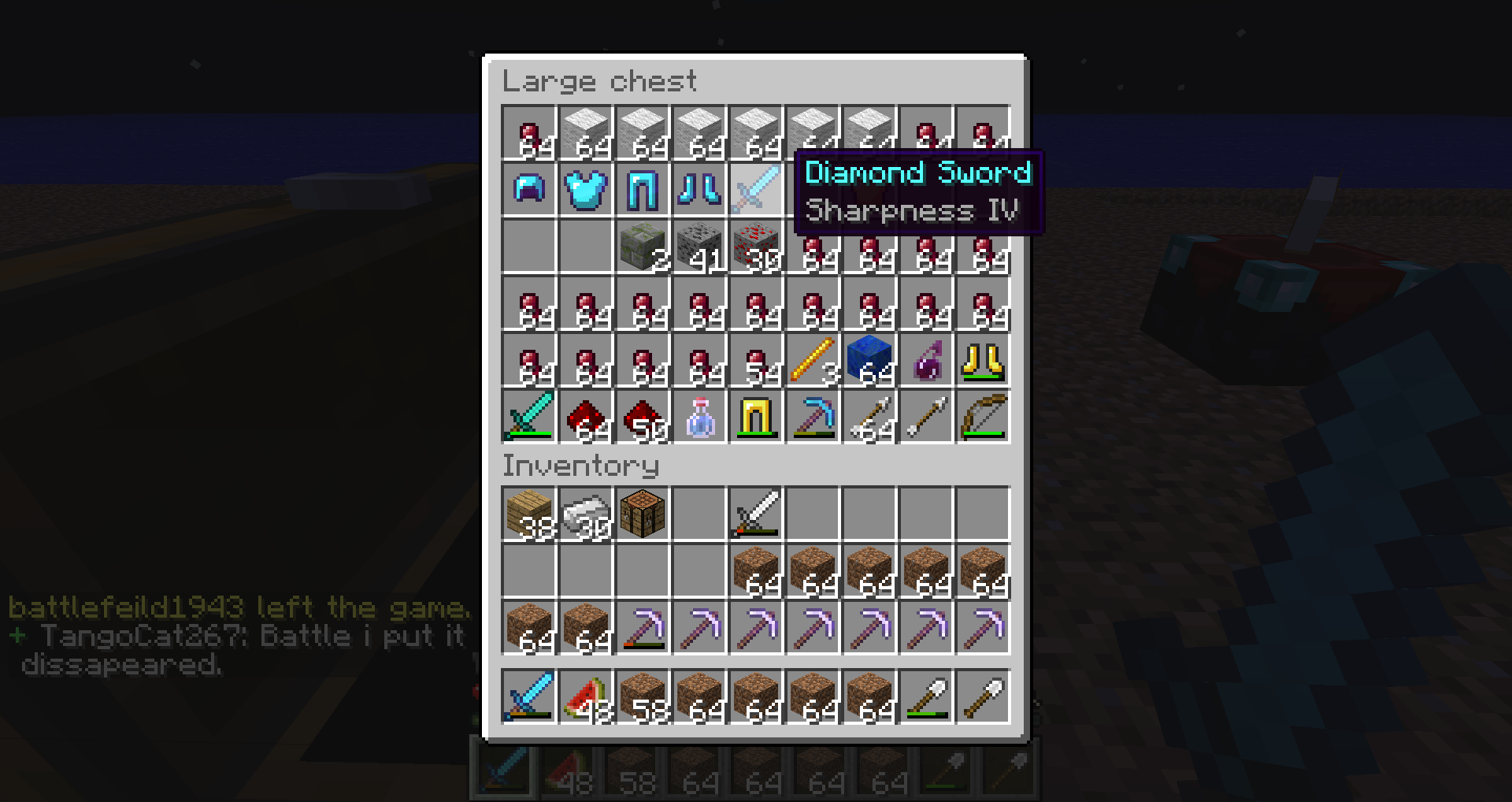Select the iron sword in inventory

[756, 514]
